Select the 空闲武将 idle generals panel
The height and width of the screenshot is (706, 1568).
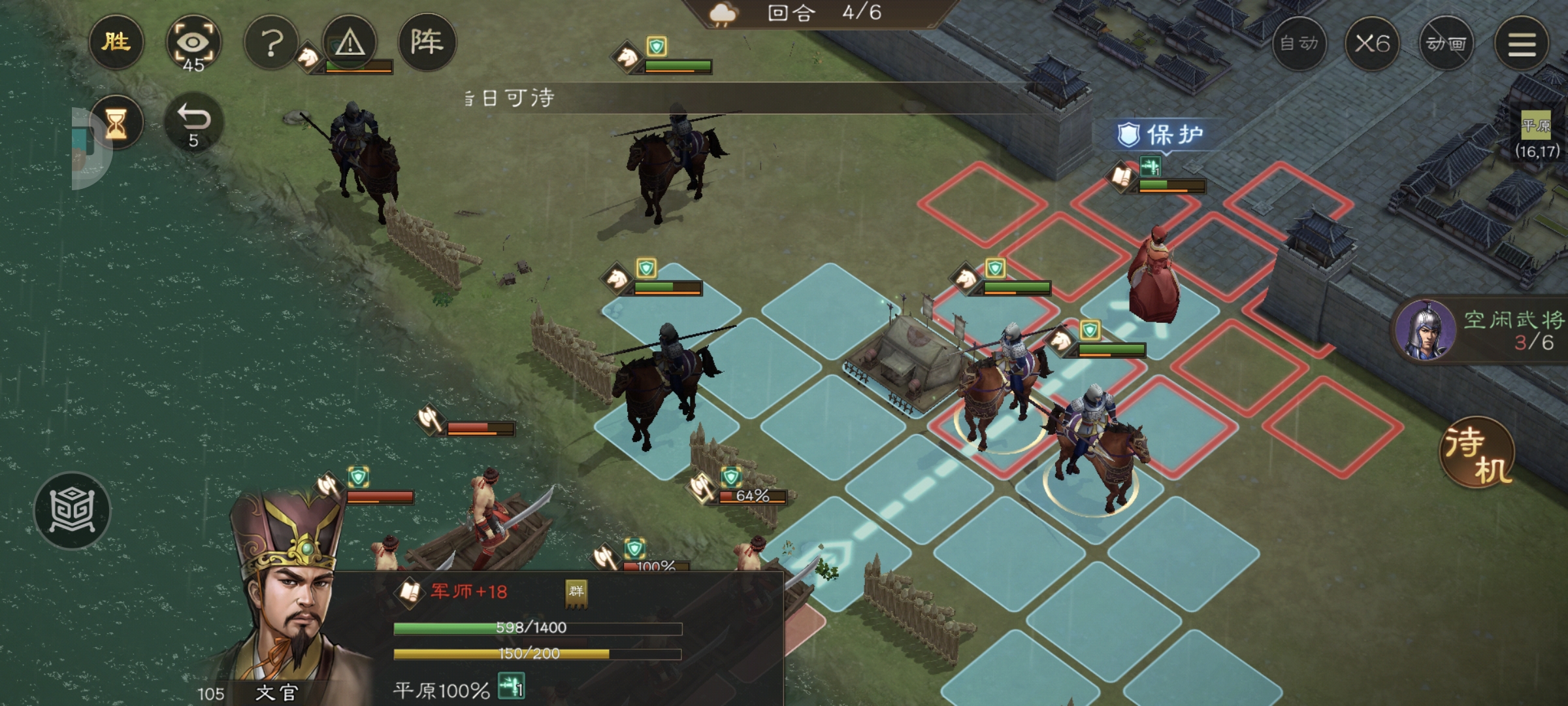point(1483,330)
